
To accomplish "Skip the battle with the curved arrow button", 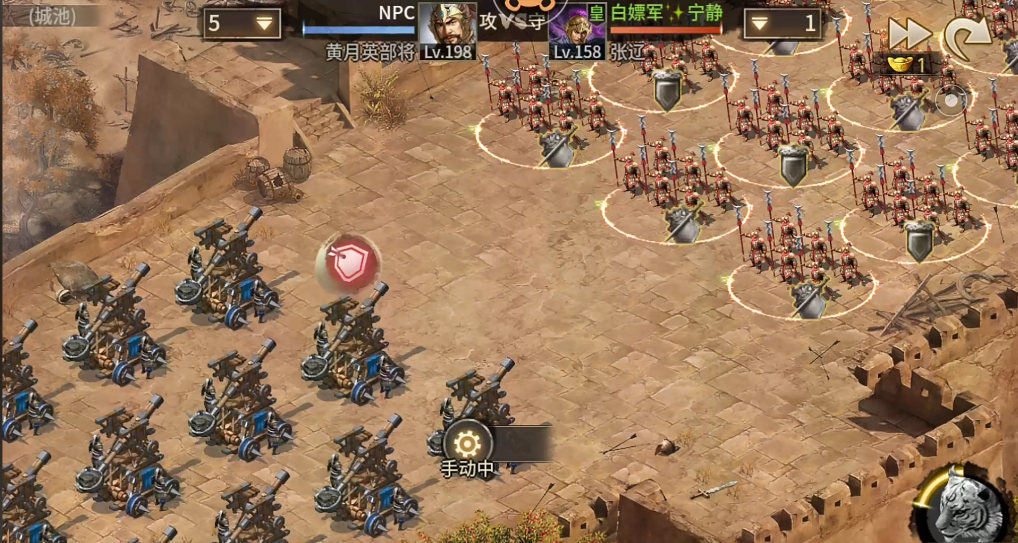I will pyautogui.click(x=967, y=38).
